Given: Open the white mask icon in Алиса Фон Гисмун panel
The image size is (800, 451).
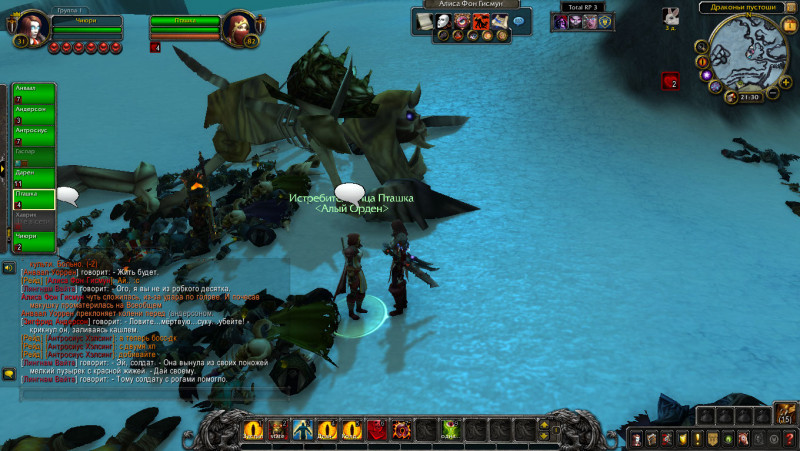Looking at the screenshot, I should 443,21.
